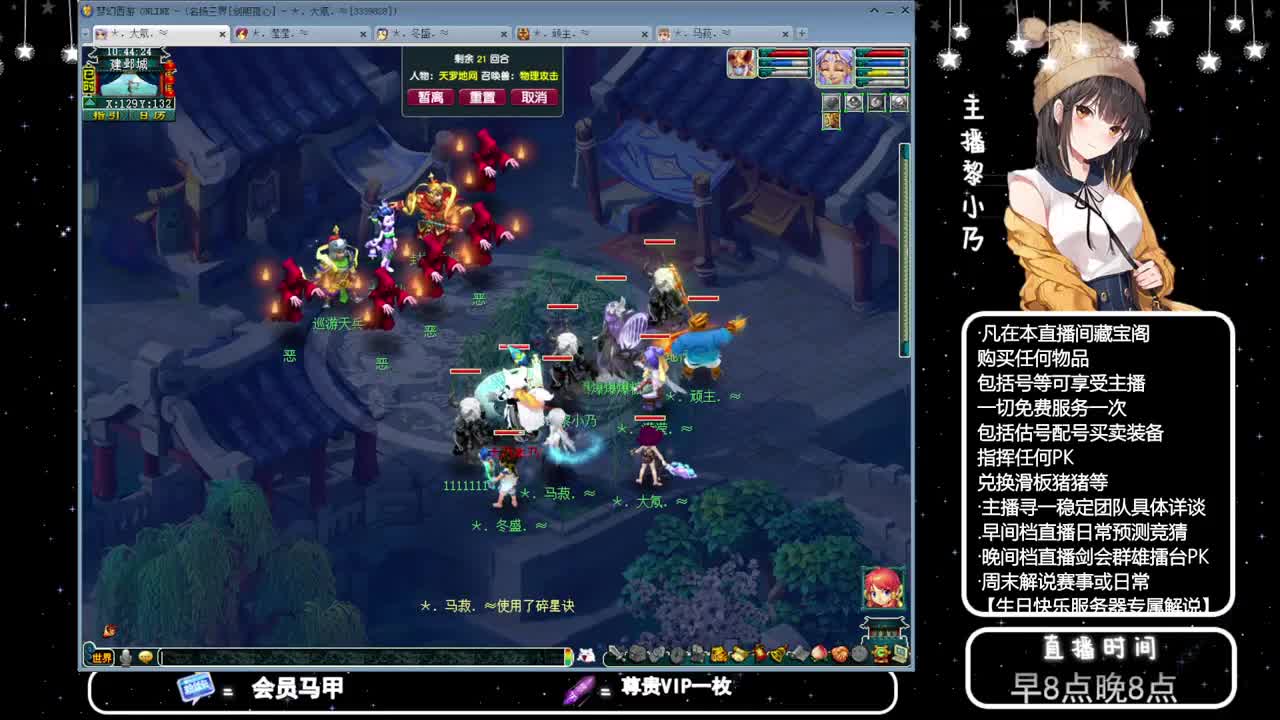The image size is (1280, 720).
Task: Click the peach icon on the action bar
Action: [820, 654]
